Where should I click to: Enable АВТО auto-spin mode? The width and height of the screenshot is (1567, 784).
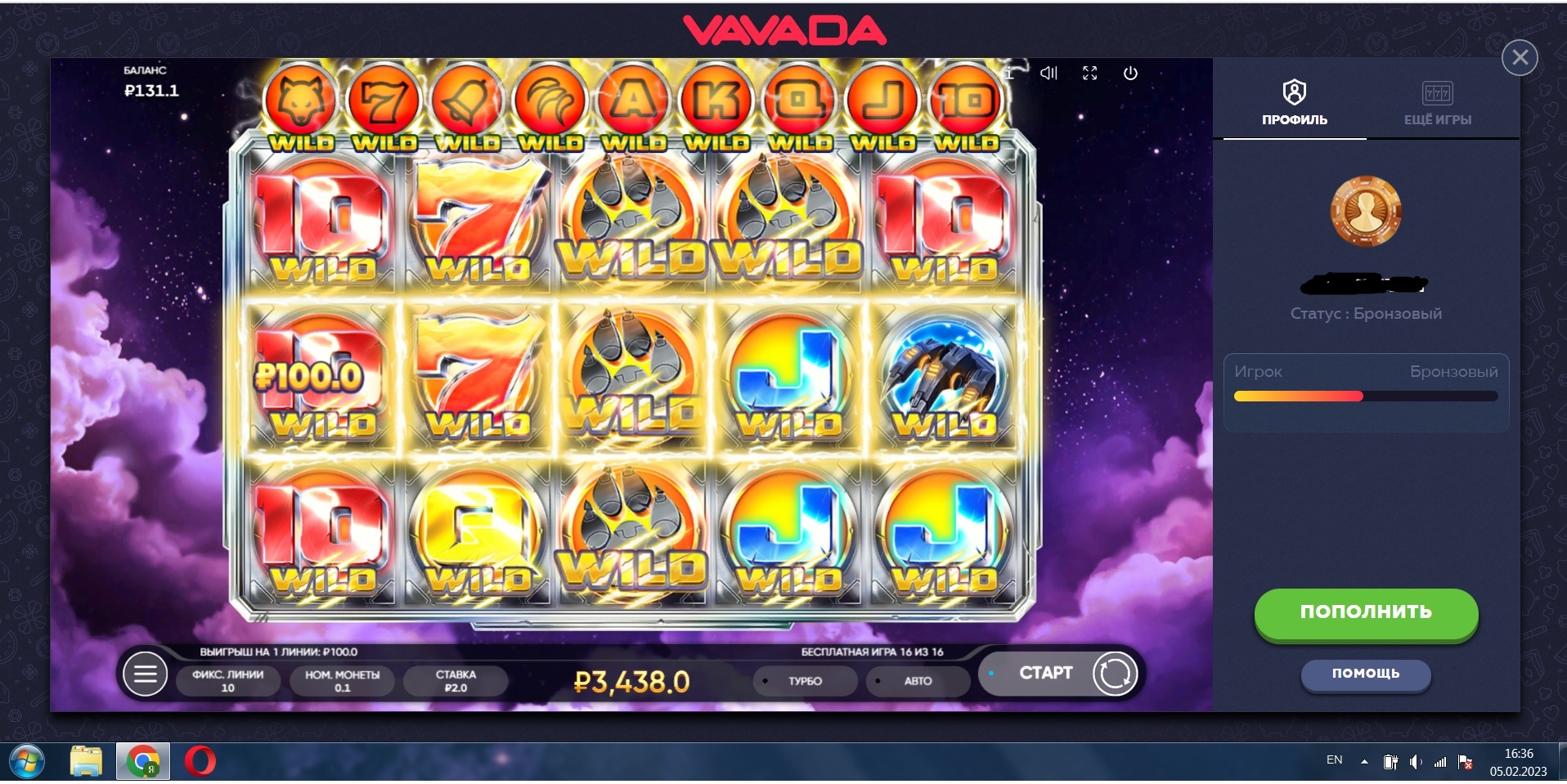tap(917, 681)
